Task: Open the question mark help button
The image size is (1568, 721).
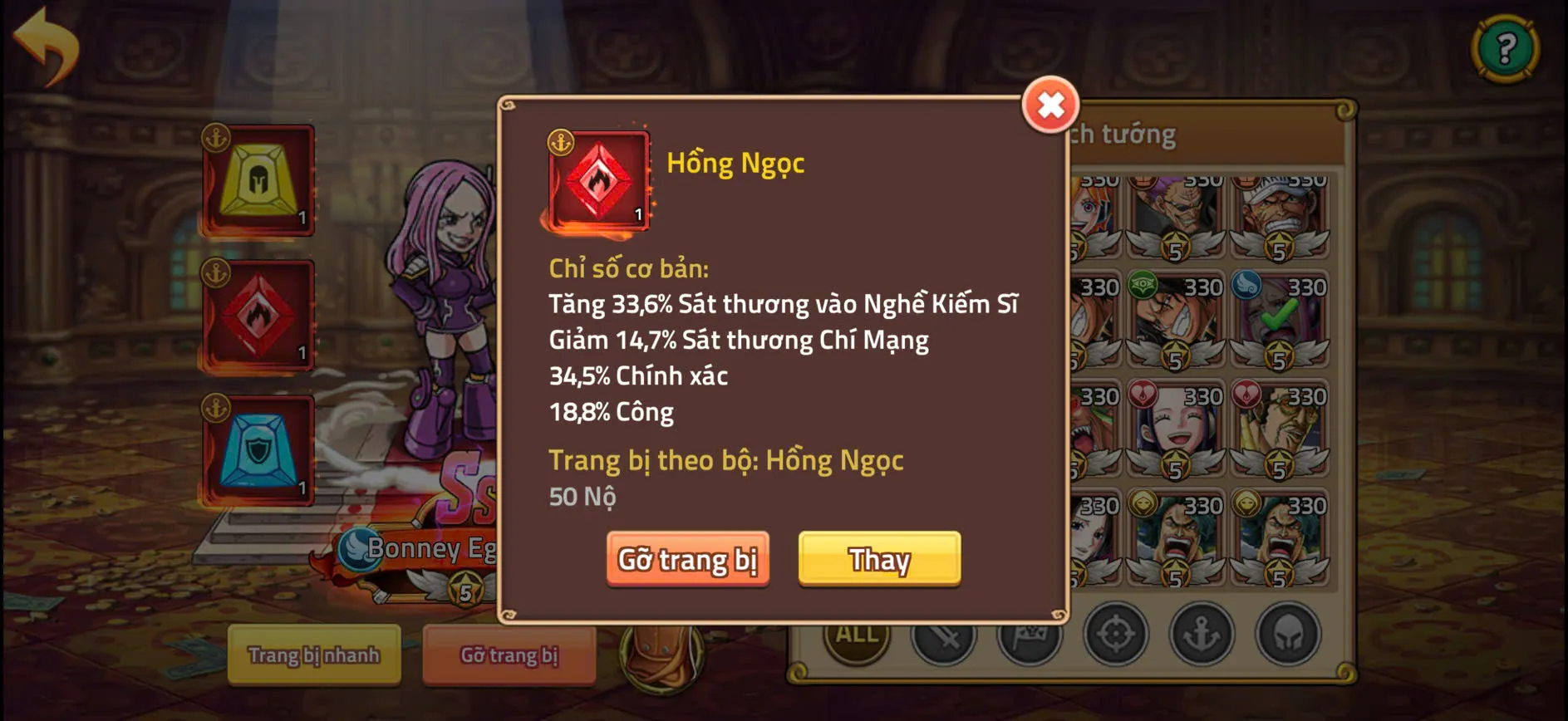Action: click(1505, 49)
